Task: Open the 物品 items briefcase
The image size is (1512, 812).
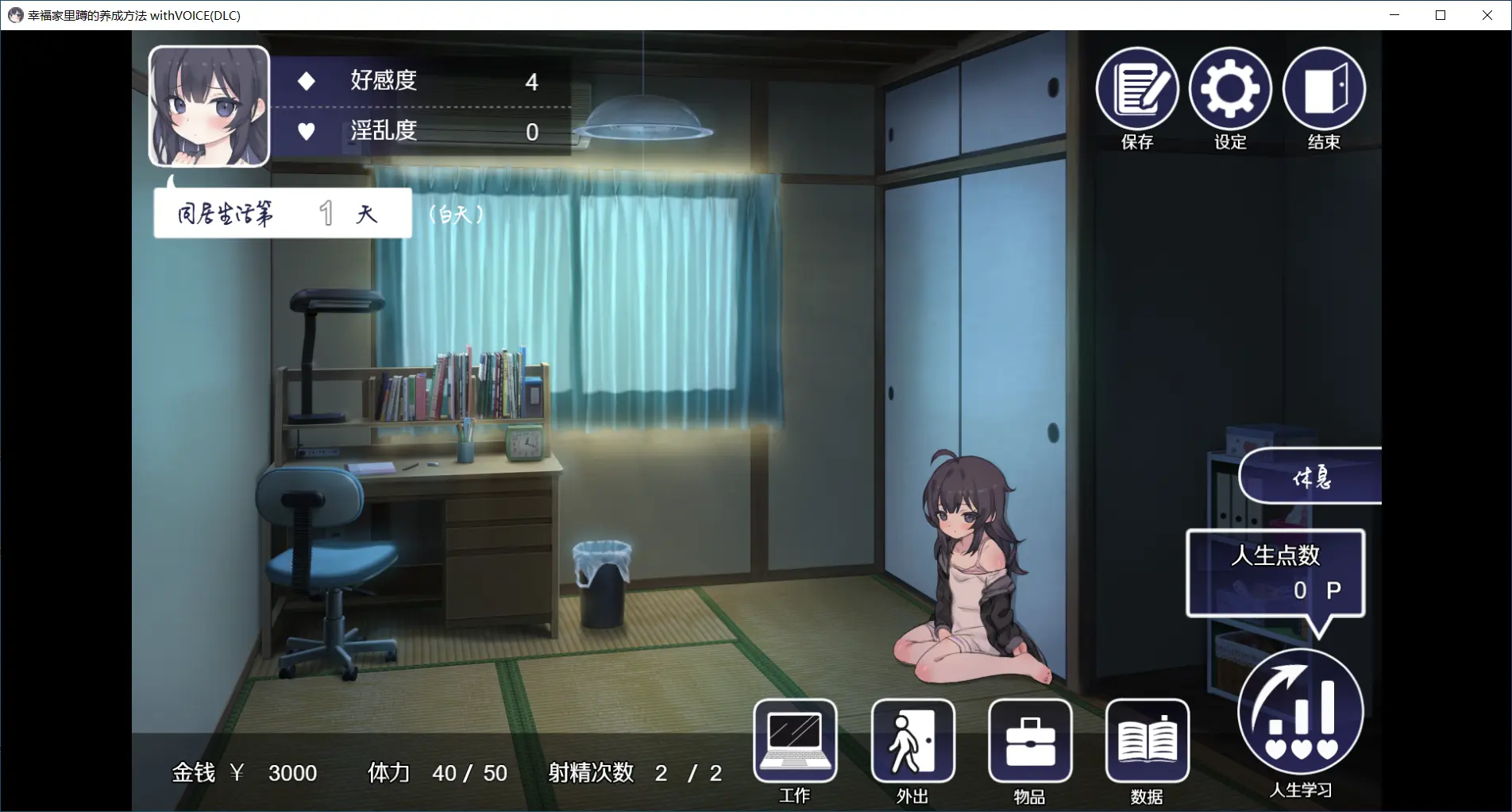Action: [x=1030, y=740]
